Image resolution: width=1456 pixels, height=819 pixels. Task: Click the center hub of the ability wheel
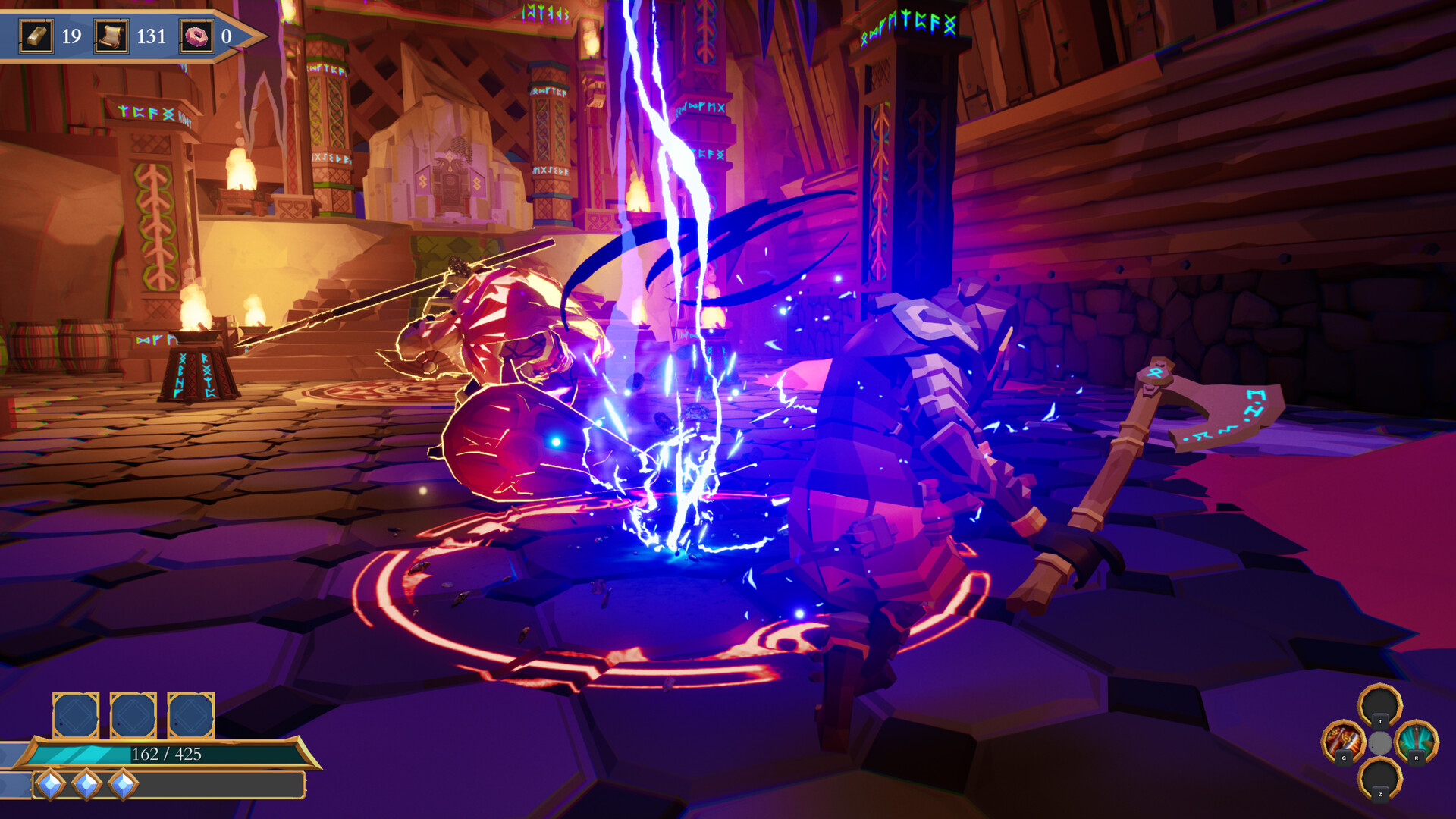pos(1380,742)
